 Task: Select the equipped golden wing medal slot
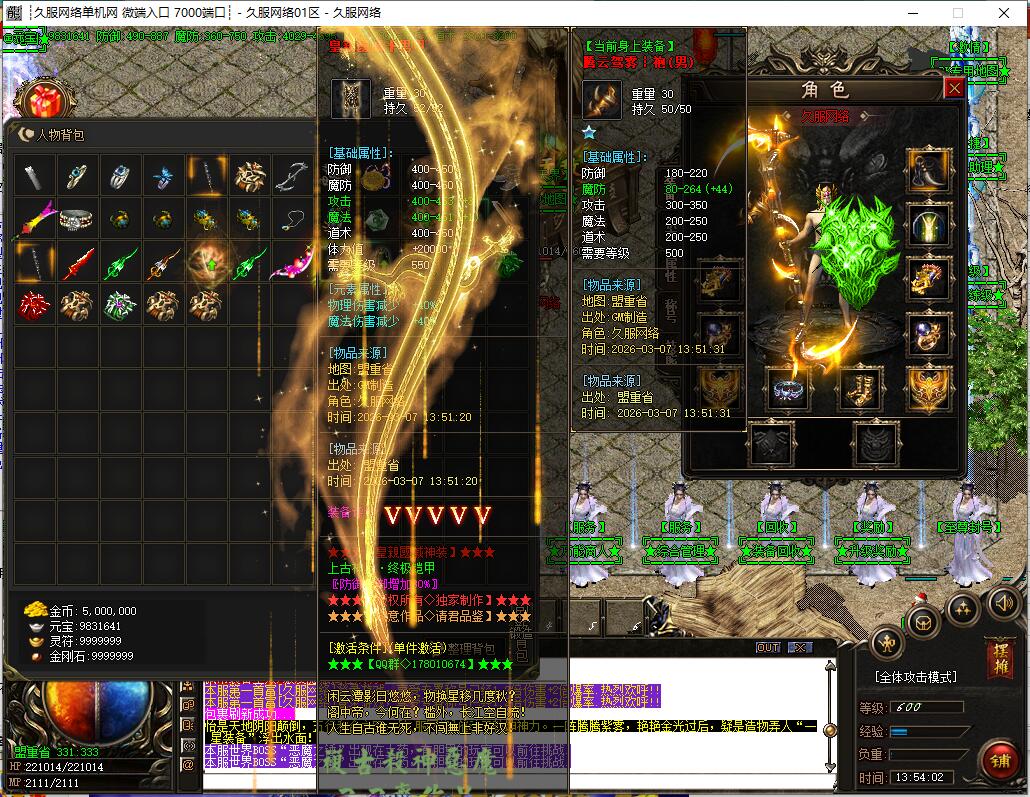tap(928, 389)
